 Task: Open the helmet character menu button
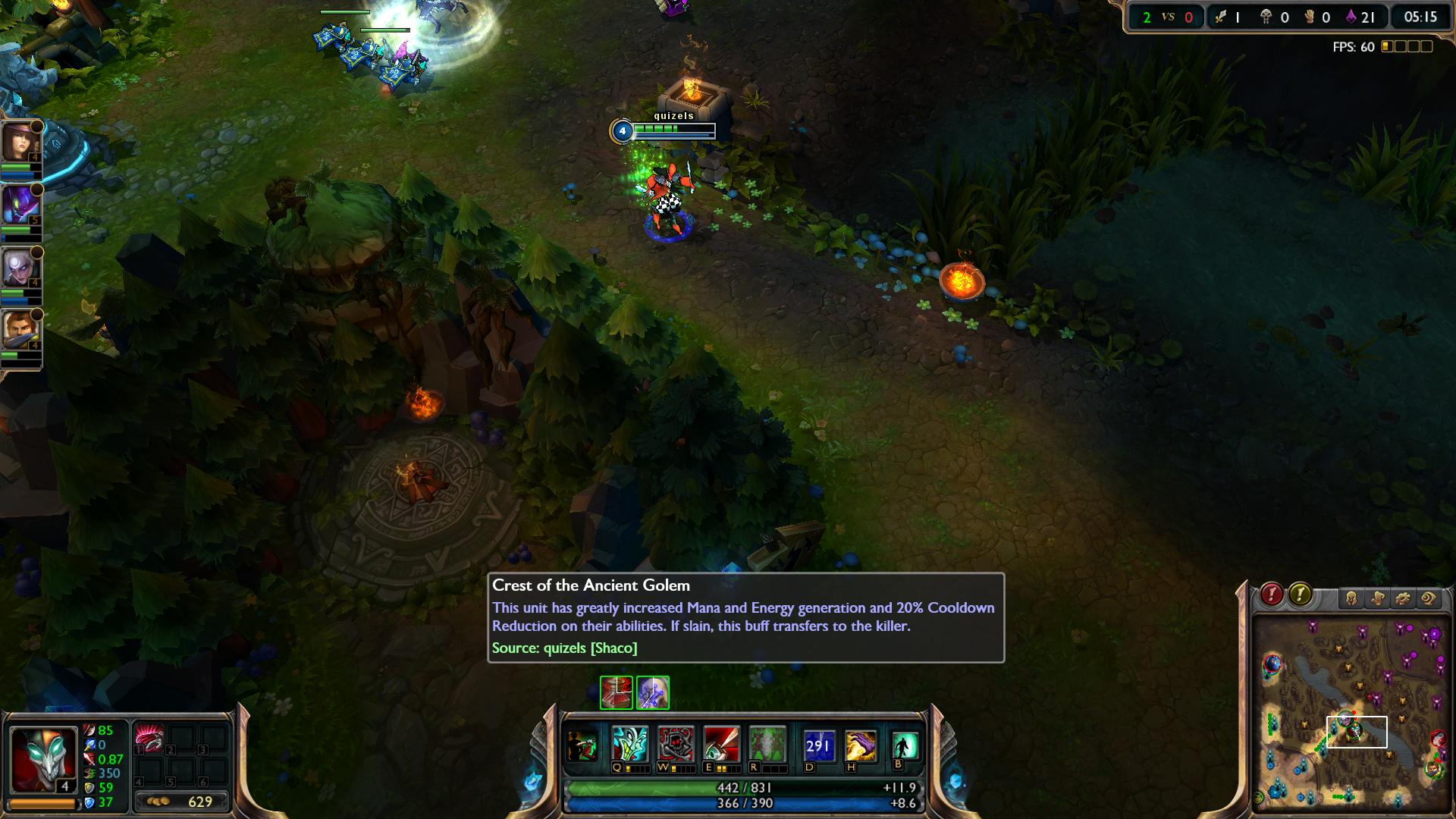tap(1351, 599)
